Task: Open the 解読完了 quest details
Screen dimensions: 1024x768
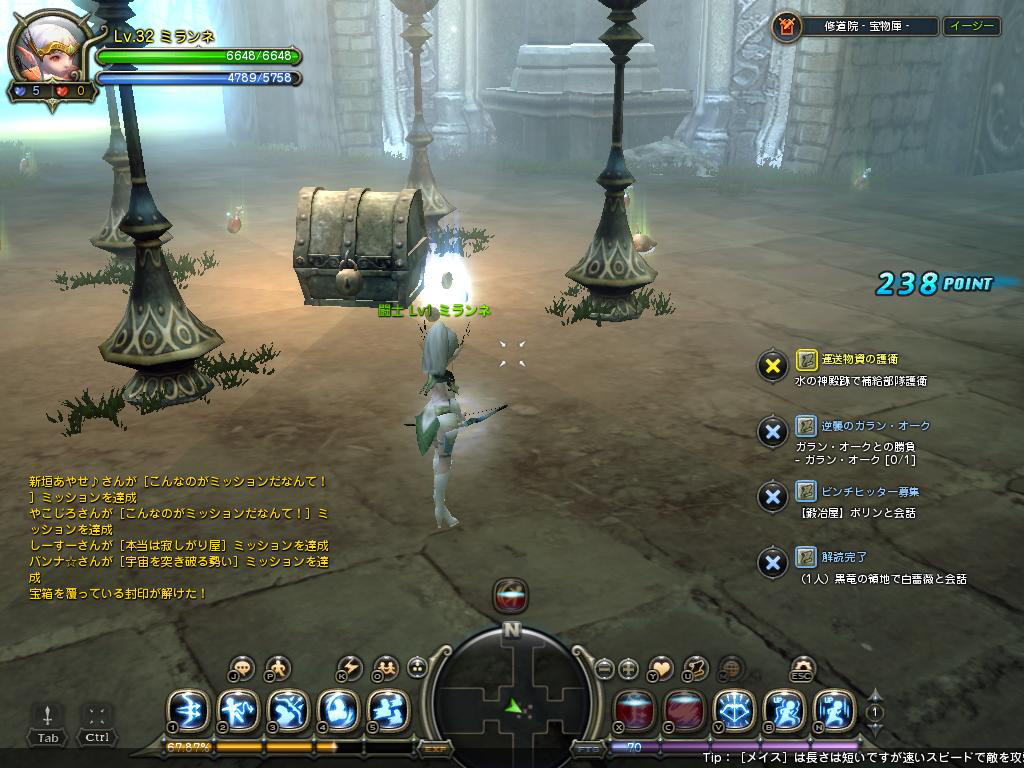Action: click(845, 556)
